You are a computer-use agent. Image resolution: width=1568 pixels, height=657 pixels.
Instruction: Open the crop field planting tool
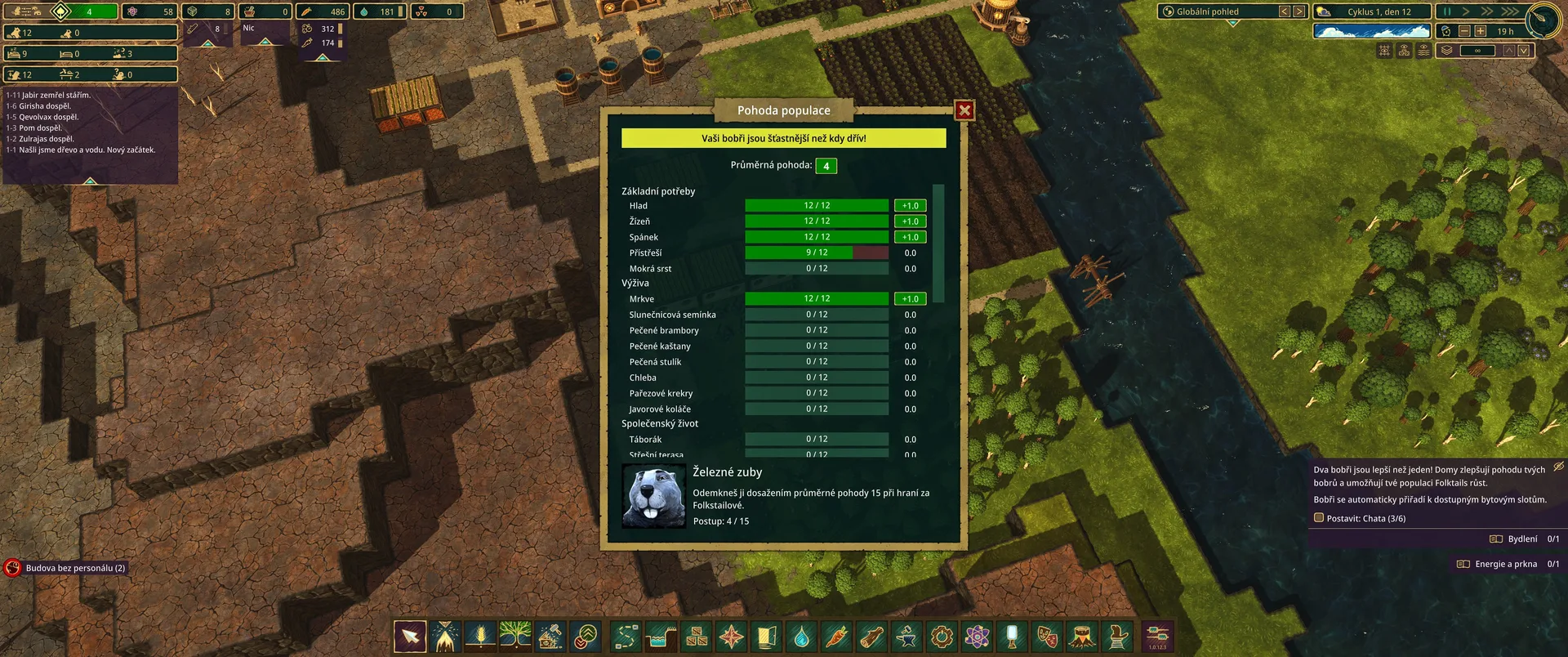(x=480, y=637)
